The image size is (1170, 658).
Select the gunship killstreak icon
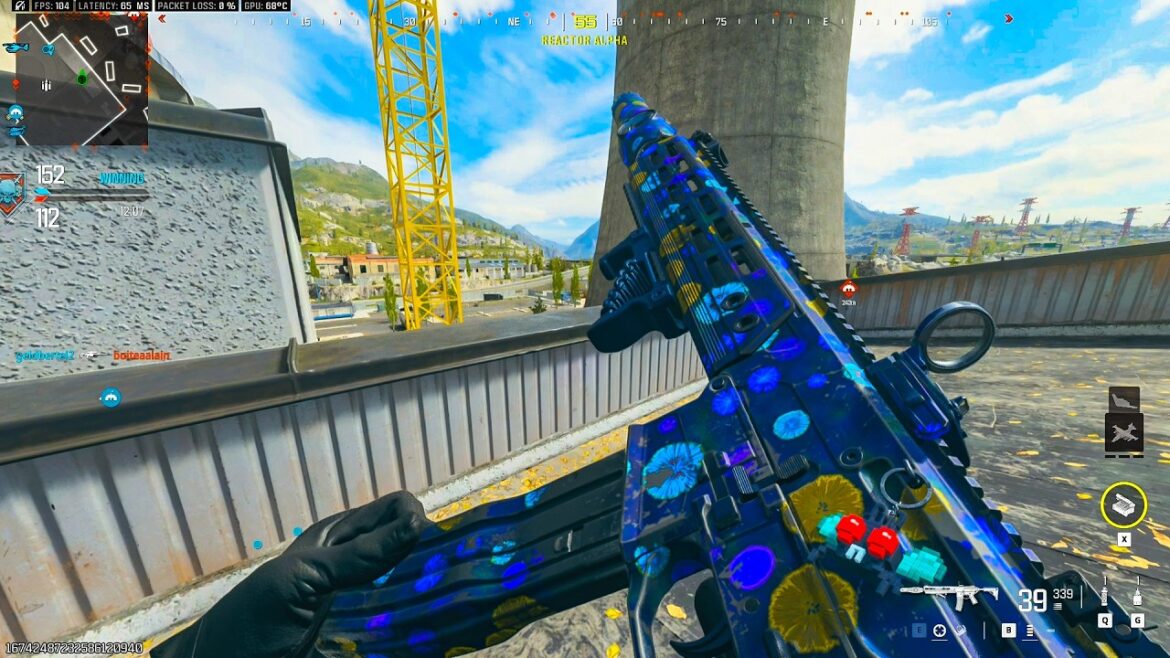pos(1124,433)
